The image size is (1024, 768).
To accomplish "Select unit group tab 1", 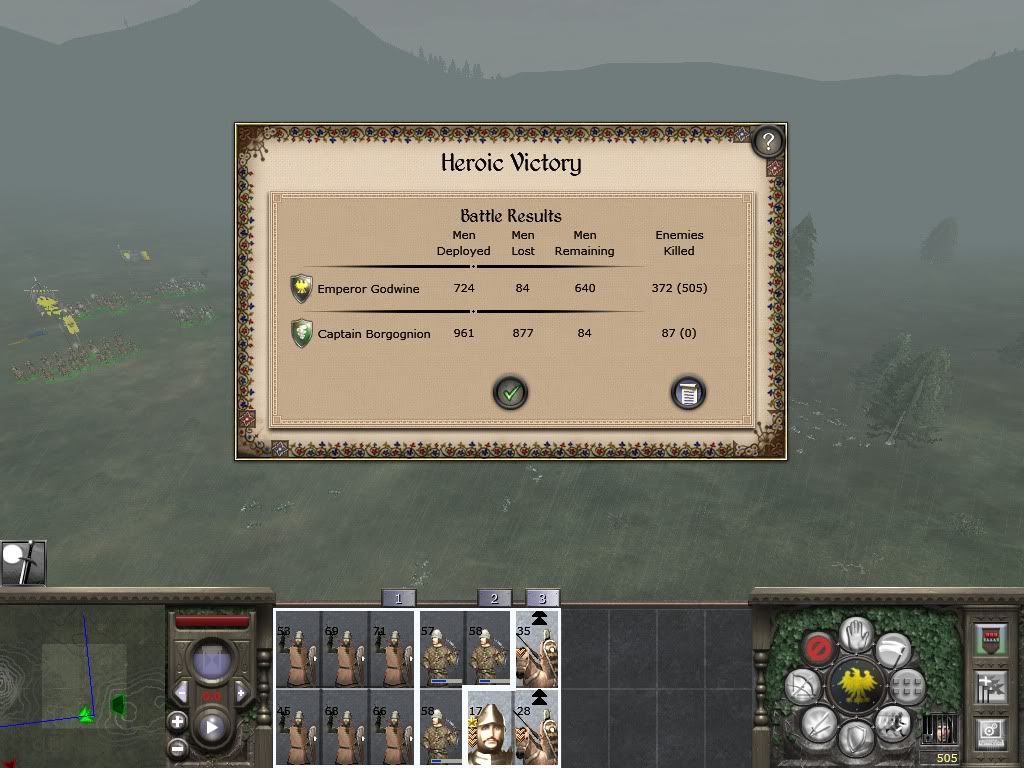I will pos(398,598).
